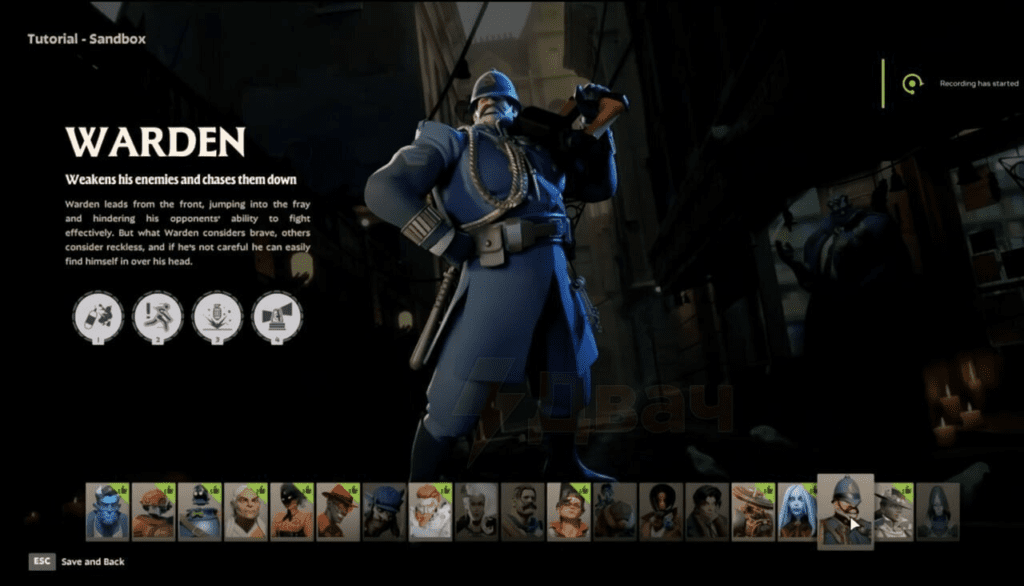Select Yamato, the last dark portrait
This screenshot has height=586, width=1024.
click(938, 511)
